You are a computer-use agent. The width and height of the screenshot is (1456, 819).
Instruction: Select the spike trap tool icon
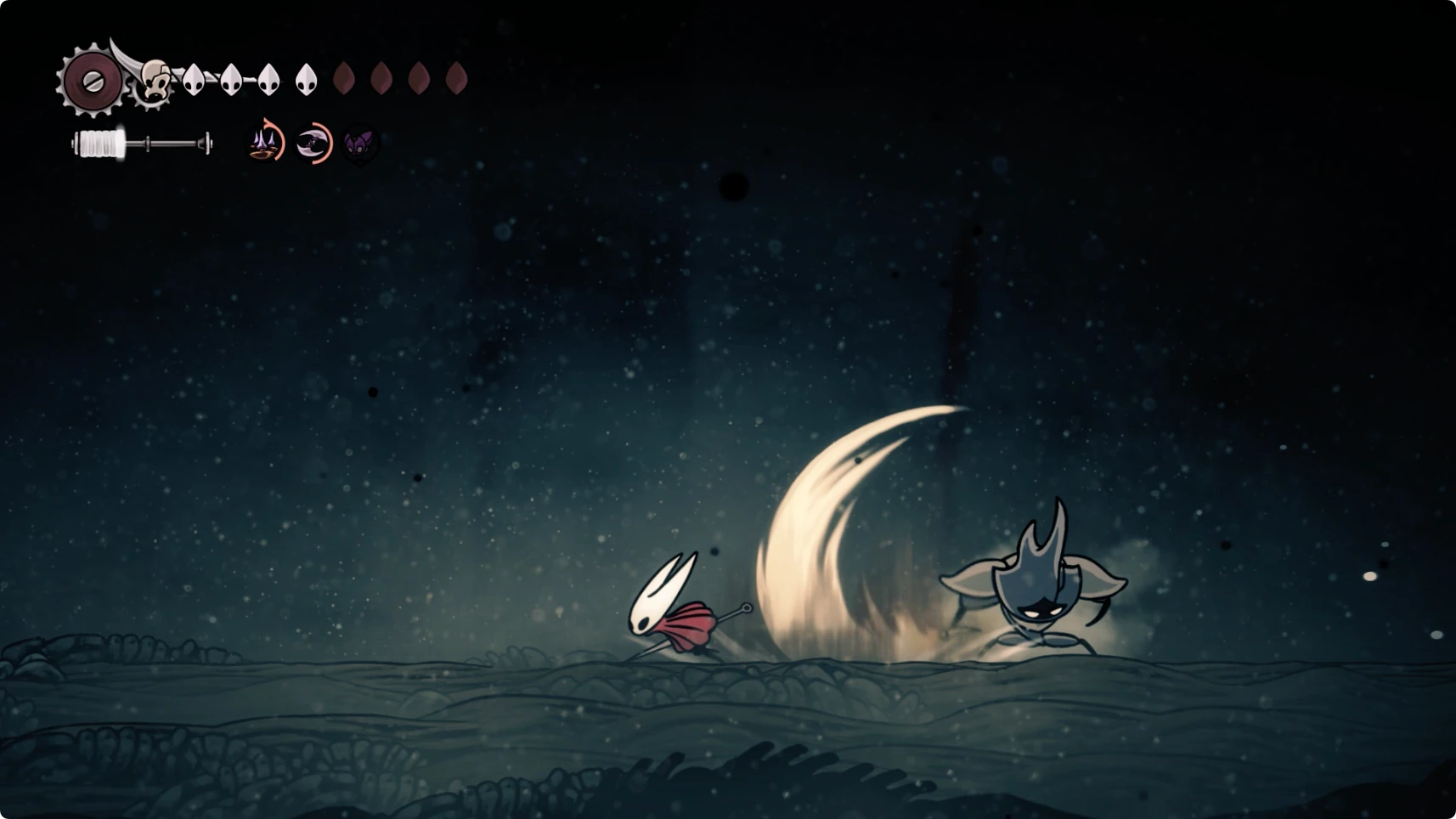pos(265,142)
